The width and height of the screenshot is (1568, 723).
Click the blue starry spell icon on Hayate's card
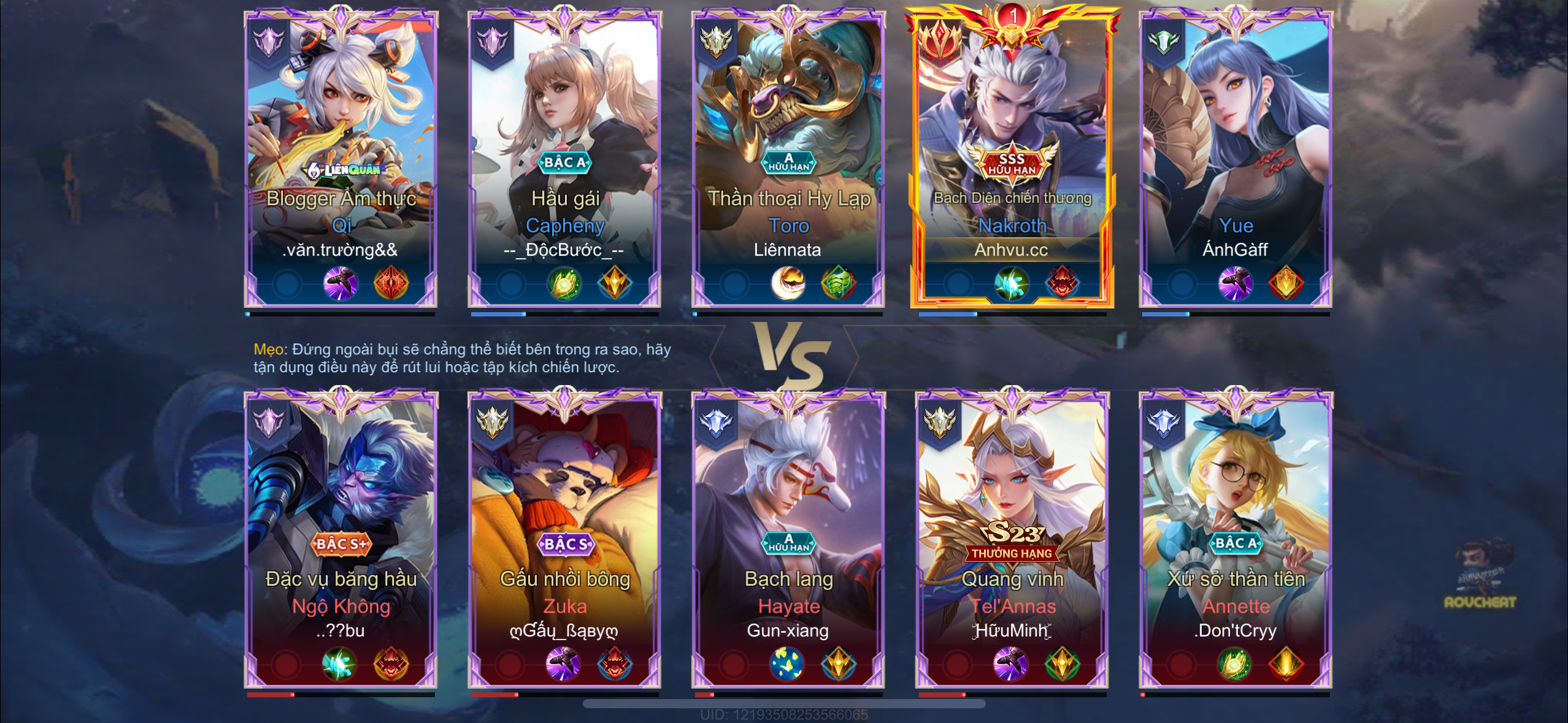click(x=787, y=664)
